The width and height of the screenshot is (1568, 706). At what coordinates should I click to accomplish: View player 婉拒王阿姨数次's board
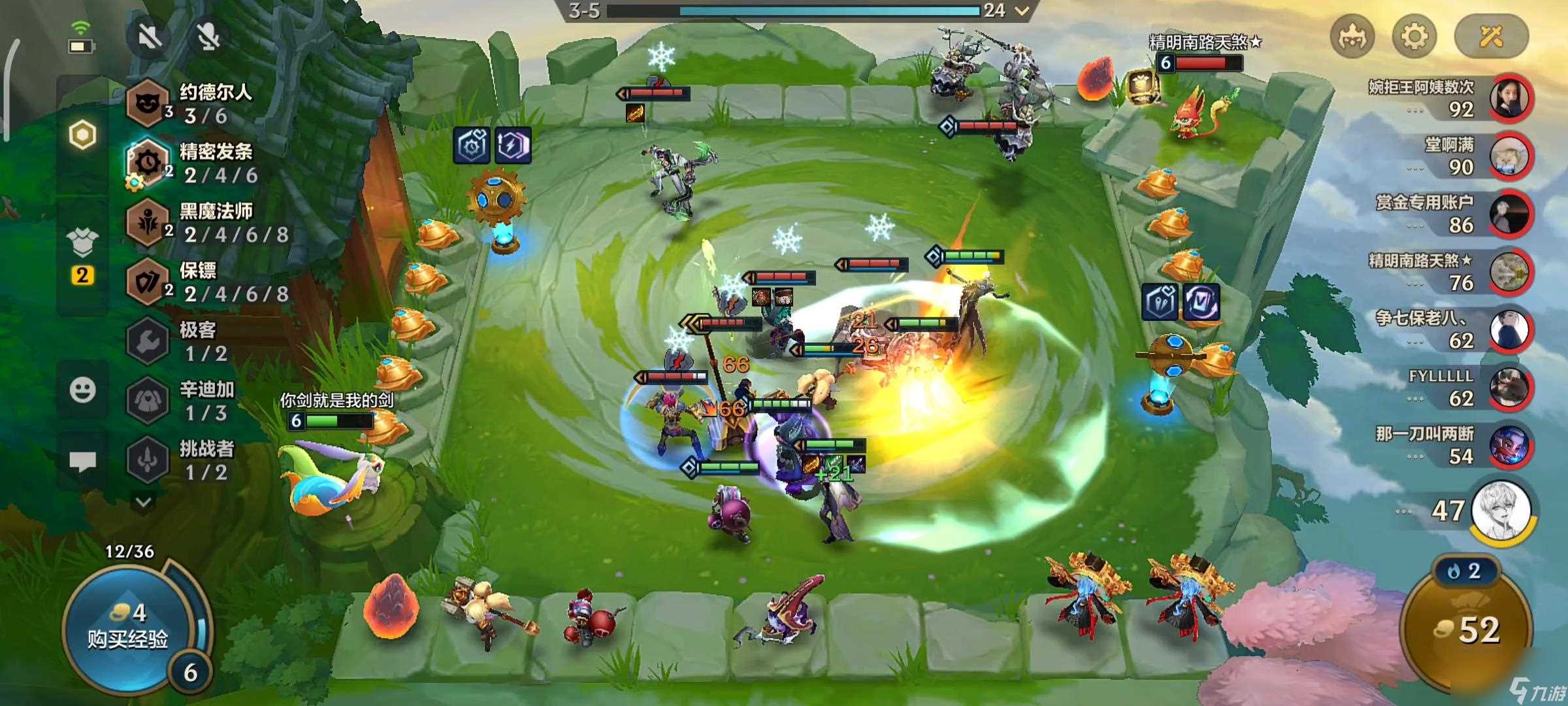[1510, 98]
